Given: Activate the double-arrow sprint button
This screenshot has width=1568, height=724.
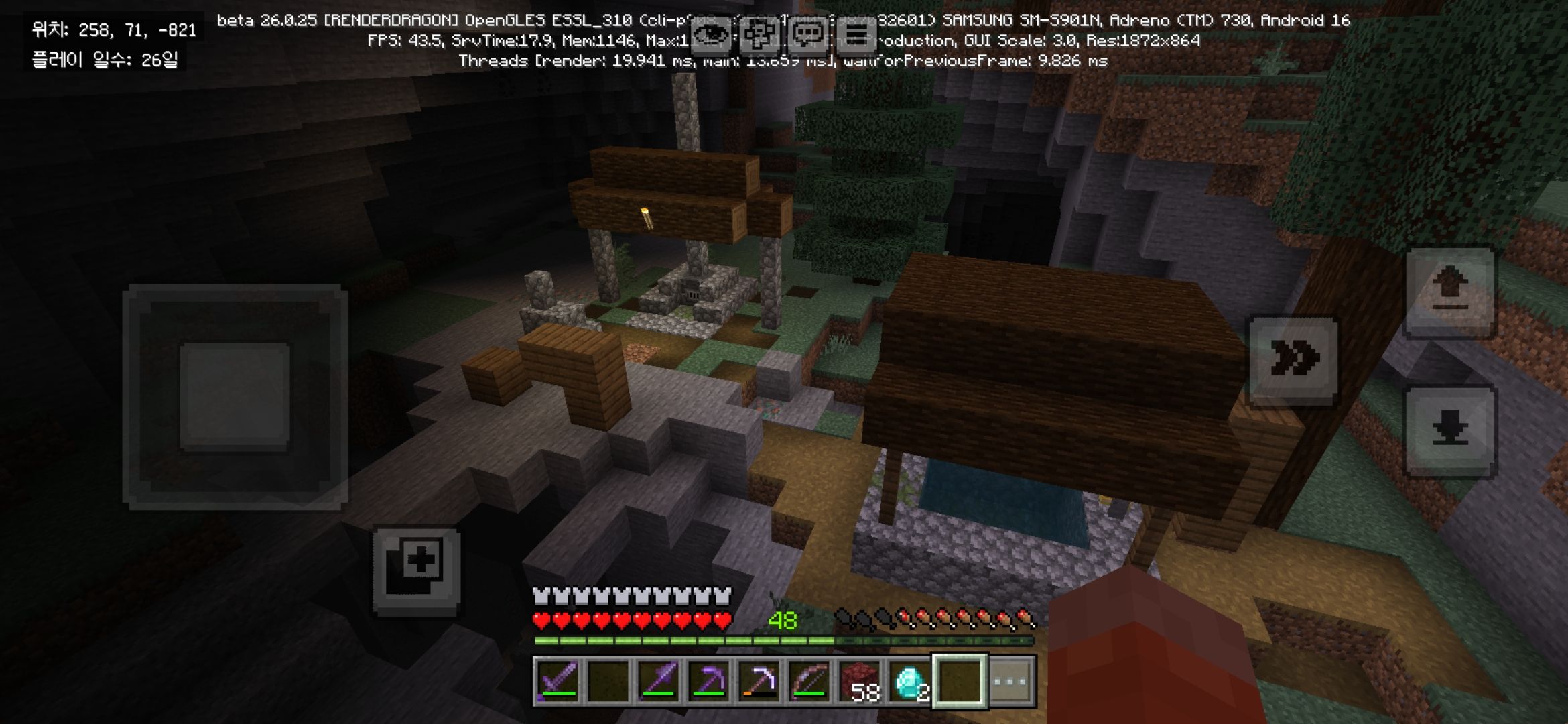Looking at the screenshot, I should [1294, 359].
